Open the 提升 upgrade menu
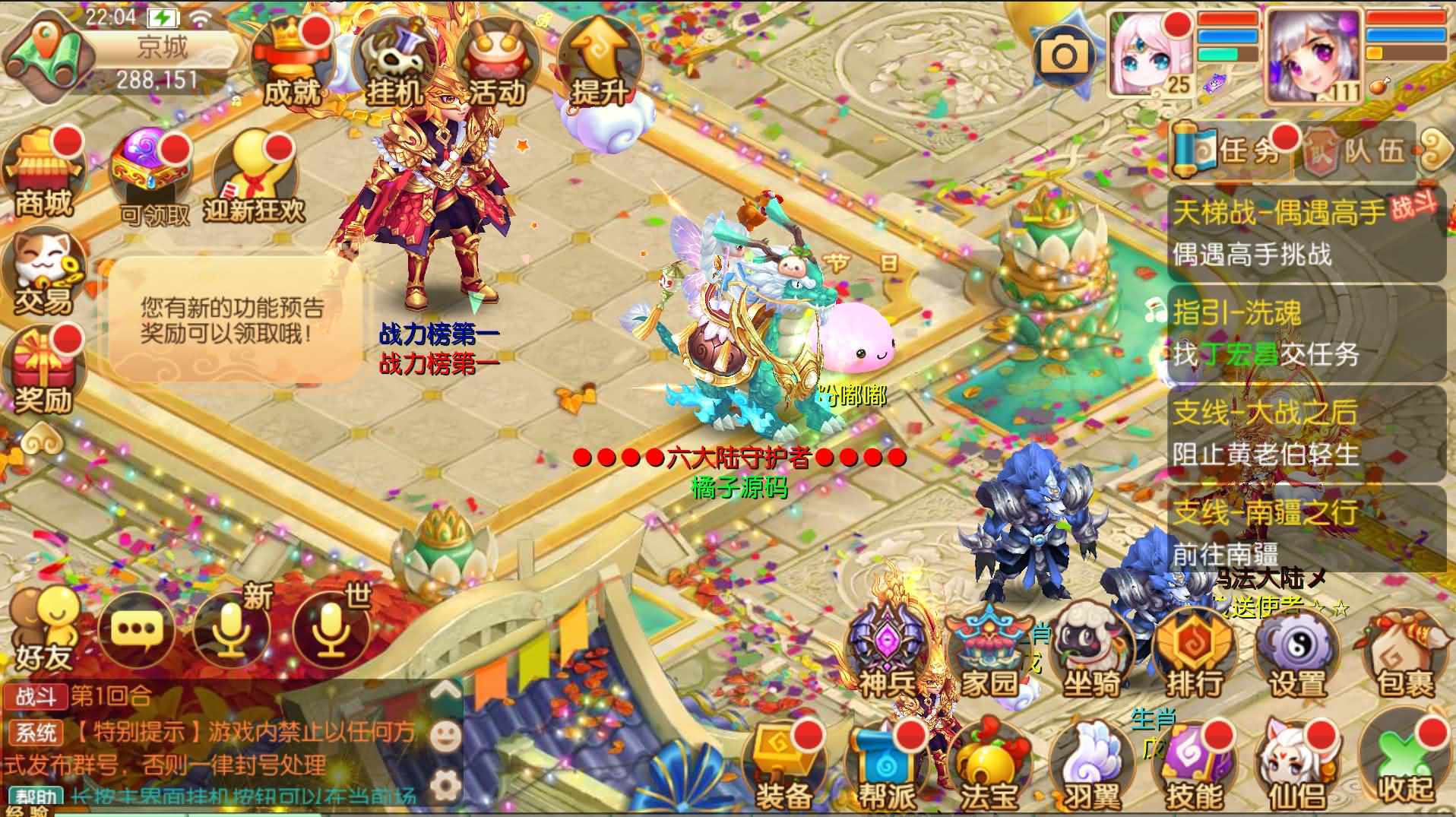The width and height of the screenshot is (1456, 817). [599, 65]
